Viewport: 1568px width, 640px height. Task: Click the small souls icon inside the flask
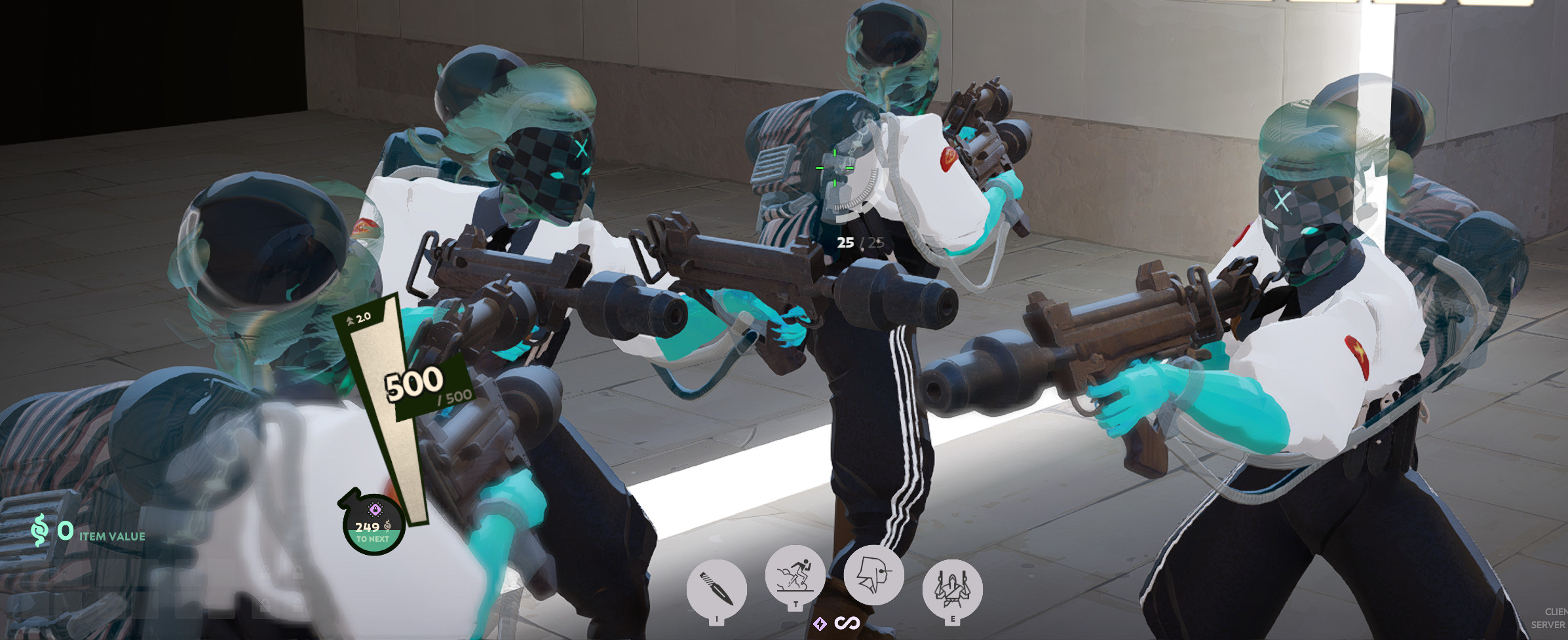pos(387,525)
